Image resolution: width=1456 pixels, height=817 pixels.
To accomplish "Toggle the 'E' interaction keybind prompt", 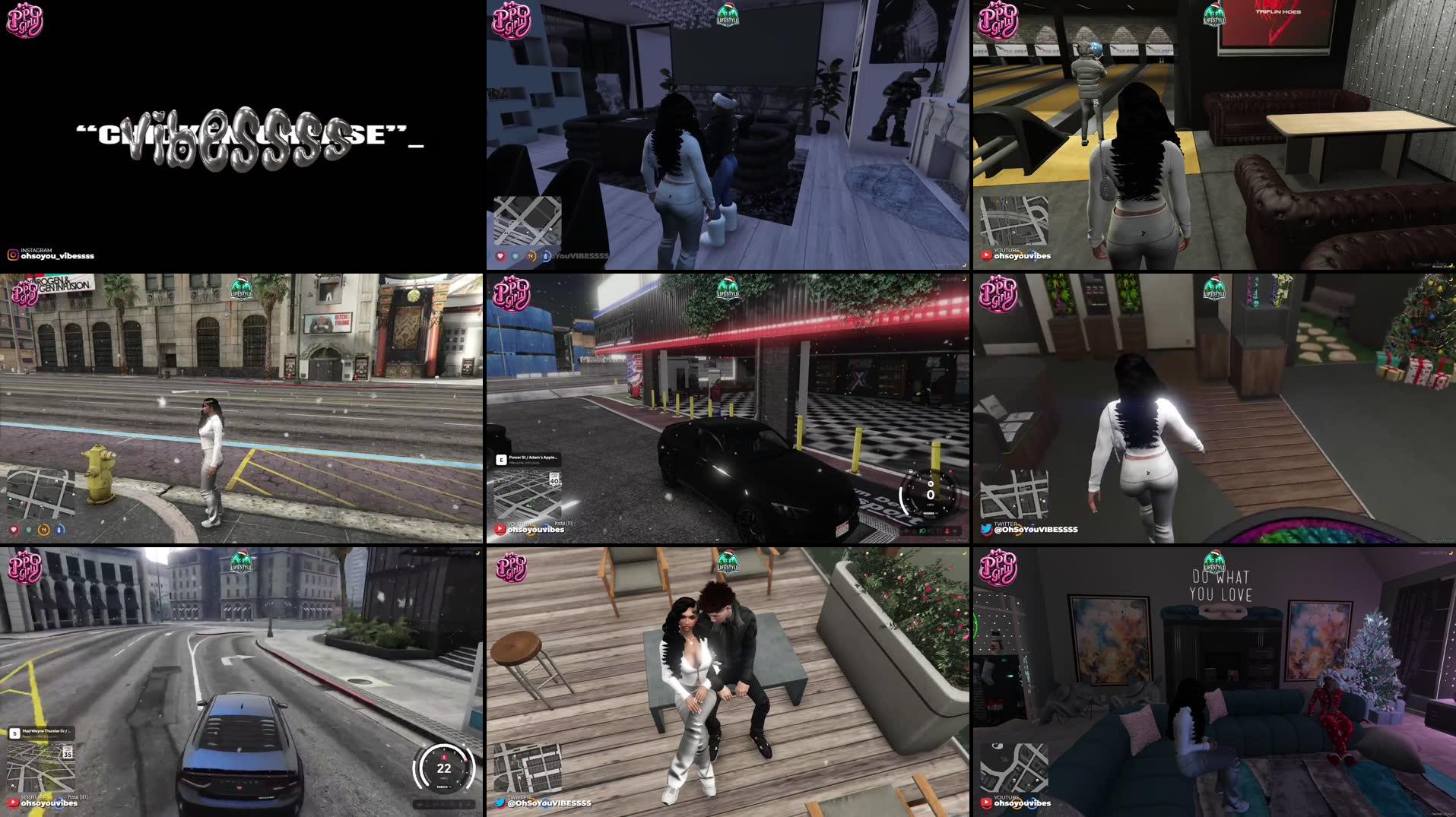I will click(501, 459).
